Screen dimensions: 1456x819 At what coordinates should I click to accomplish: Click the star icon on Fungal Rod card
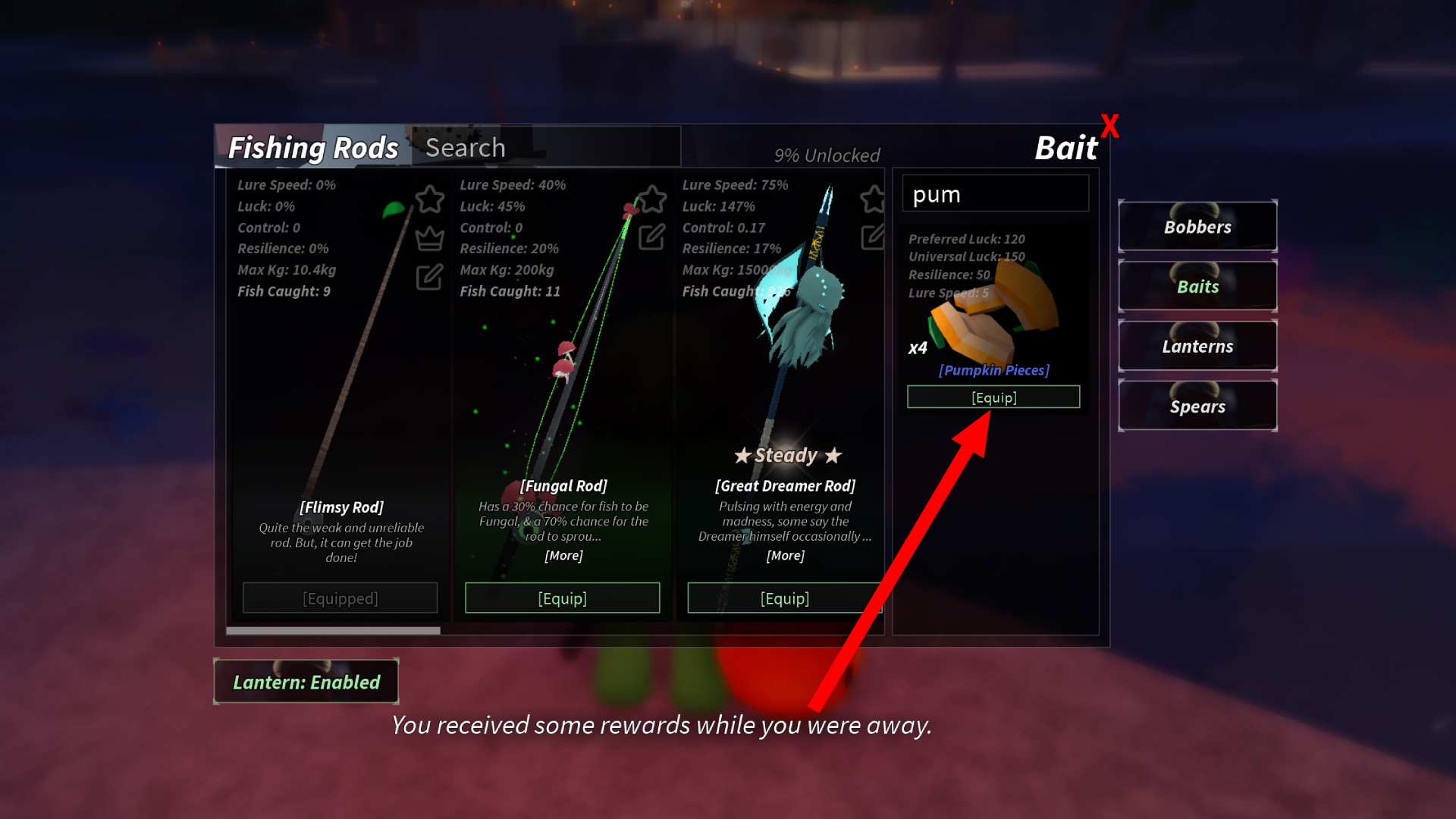point(651,199)
